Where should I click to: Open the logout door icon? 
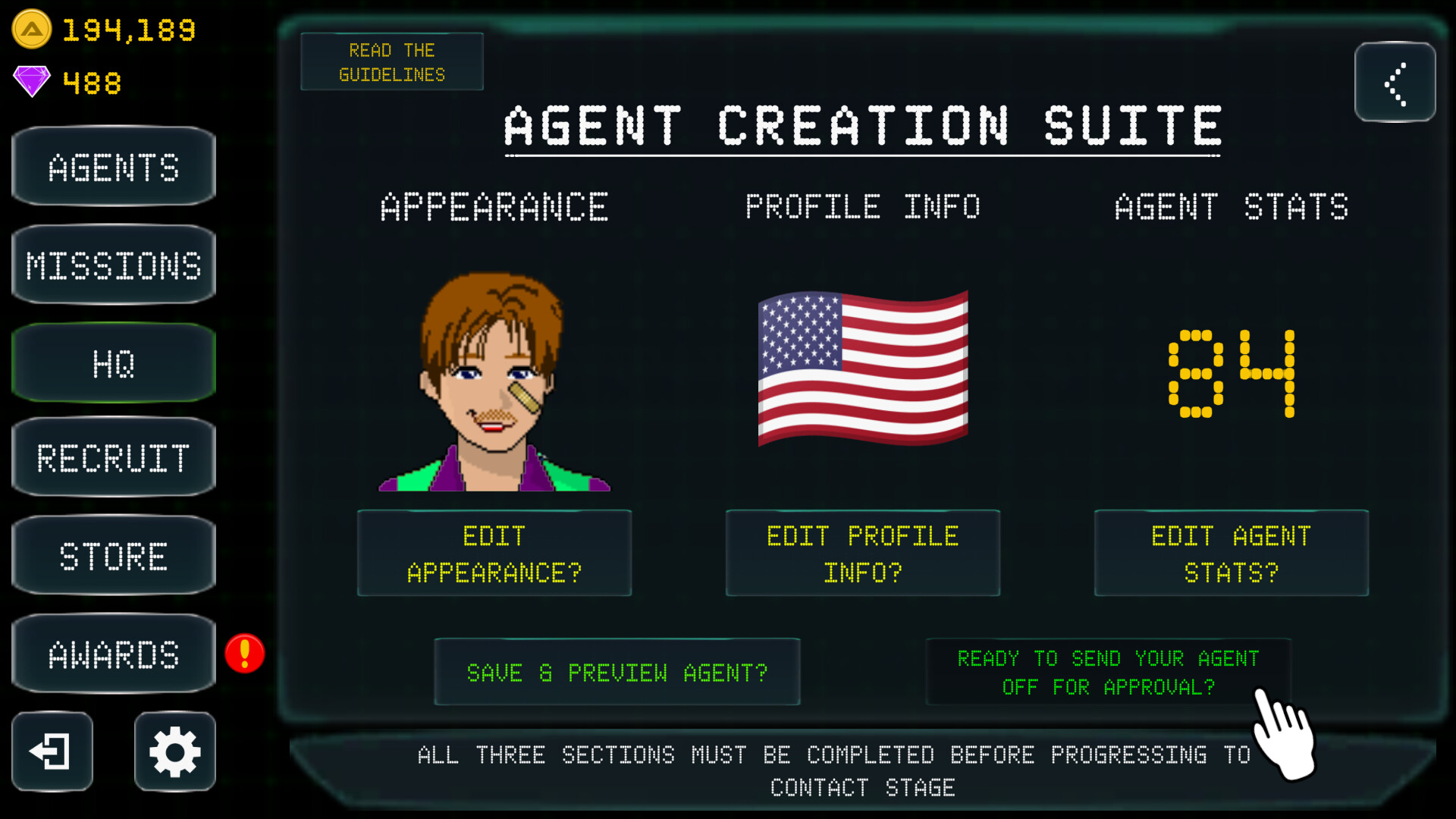click(51, 752)
